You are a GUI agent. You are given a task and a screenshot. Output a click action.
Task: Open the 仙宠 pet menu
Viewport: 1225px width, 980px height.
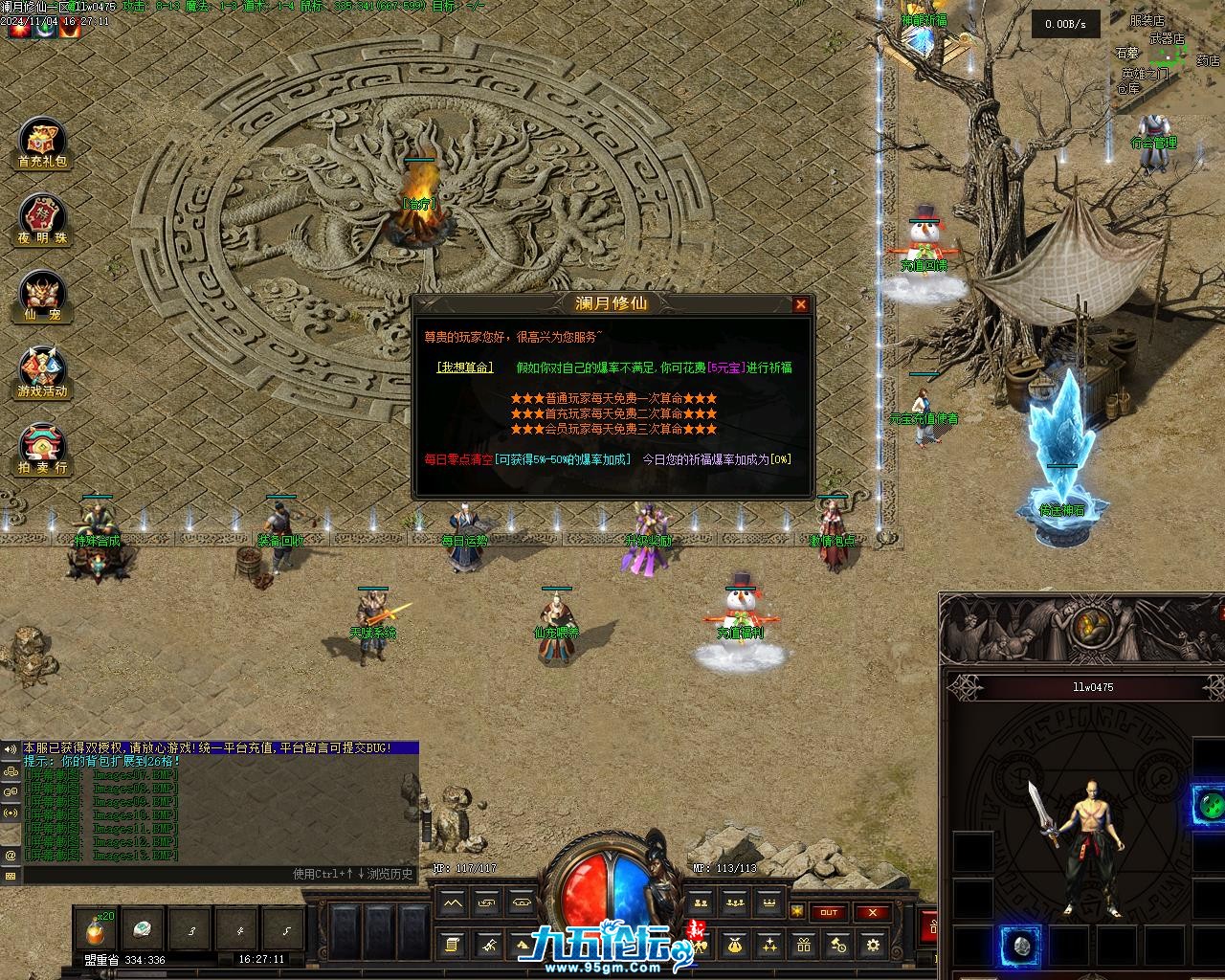coord(43,298)
